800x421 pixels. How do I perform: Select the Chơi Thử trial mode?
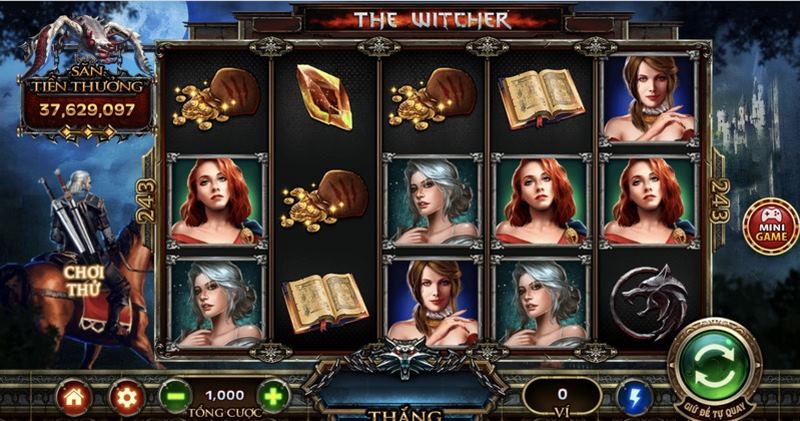pyautogui.click(x=84, y=281)
